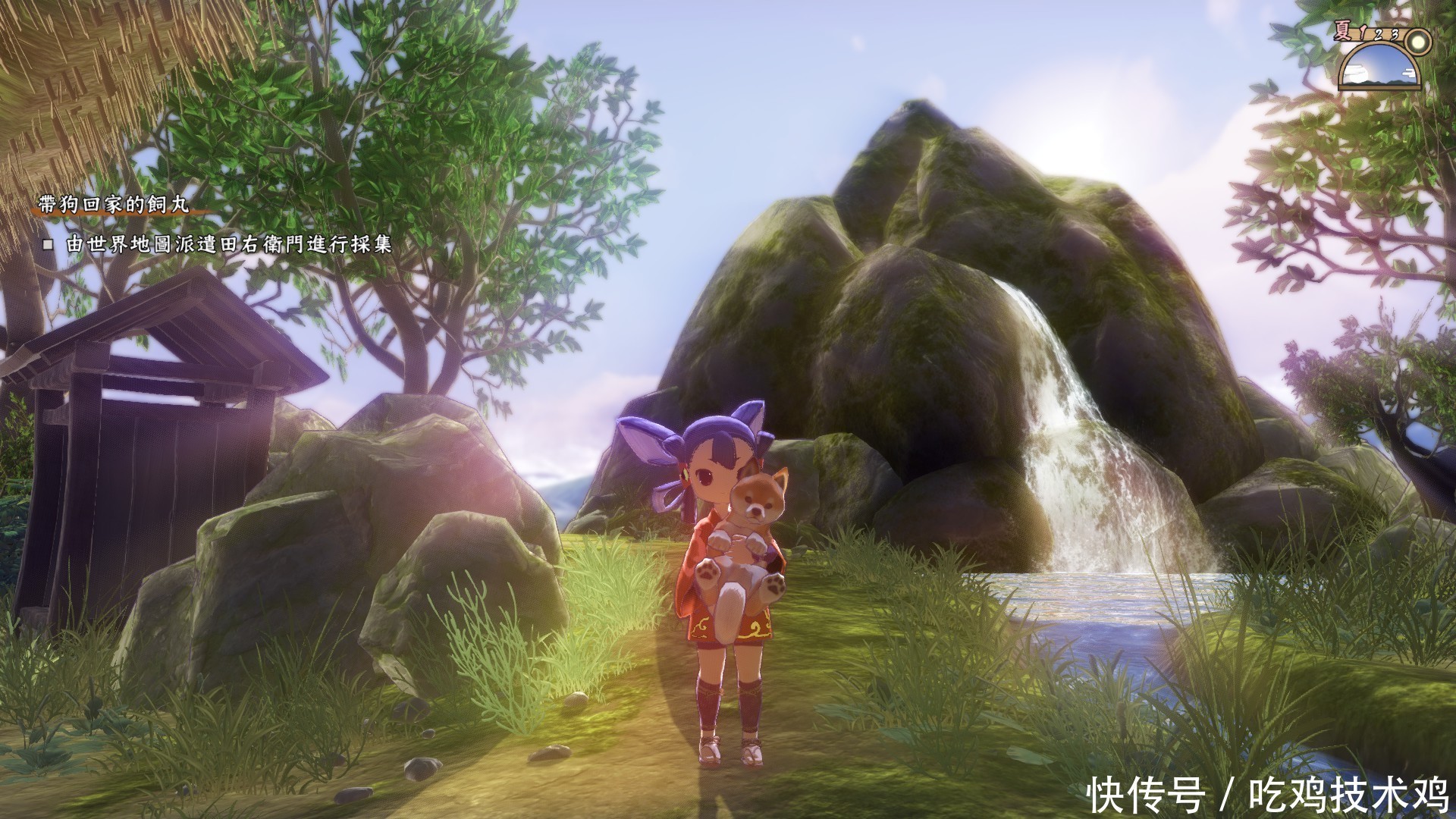Select the 夏 season character on the HUD
The width and height of the screenshot is (1456, 819).
point(1342,30)
